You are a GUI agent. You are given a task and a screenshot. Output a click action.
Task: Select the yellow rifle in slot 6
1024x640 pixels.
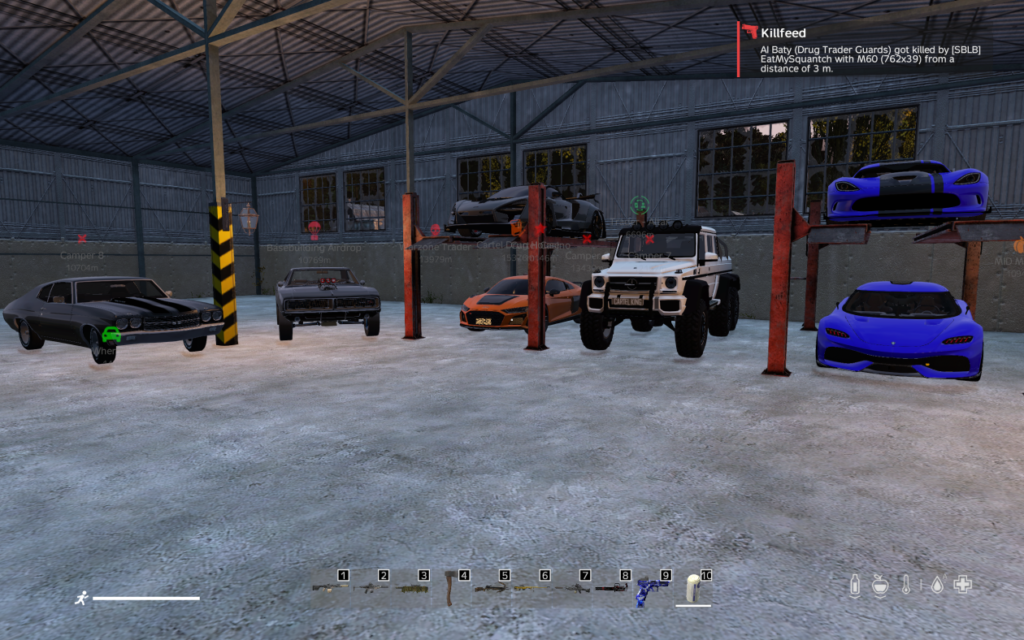pyautogui.click(x=531, y=588)
